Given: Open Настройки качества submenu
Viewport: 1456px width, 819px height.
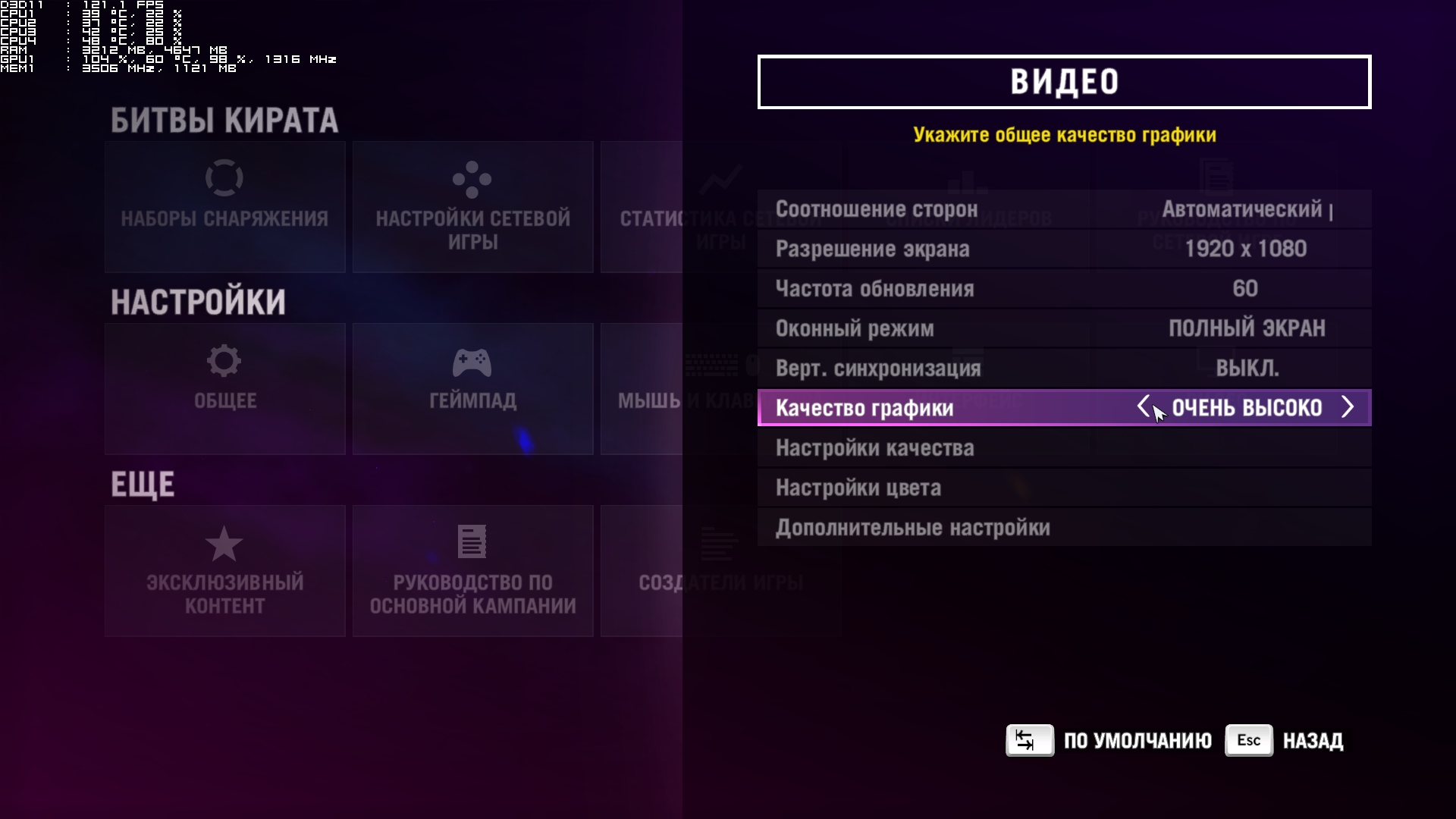Looking at the screenshot, I should coord(1063,448).
